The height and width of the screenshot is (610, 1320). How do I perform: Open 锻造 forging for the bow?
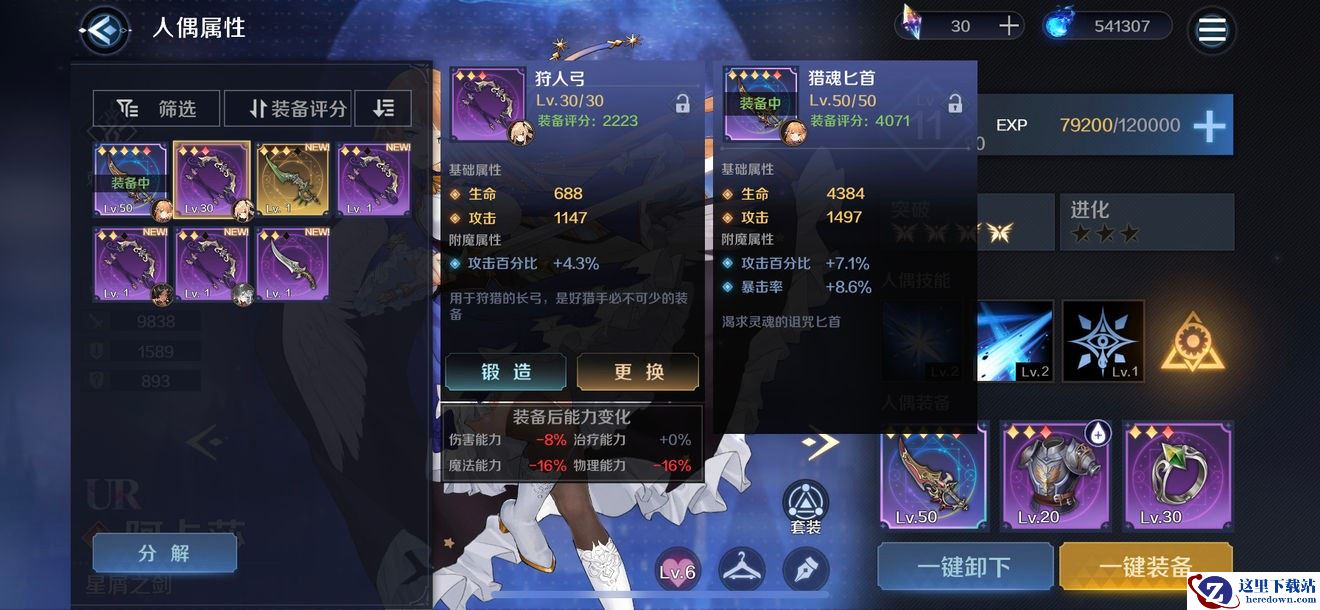coord(507,371)
